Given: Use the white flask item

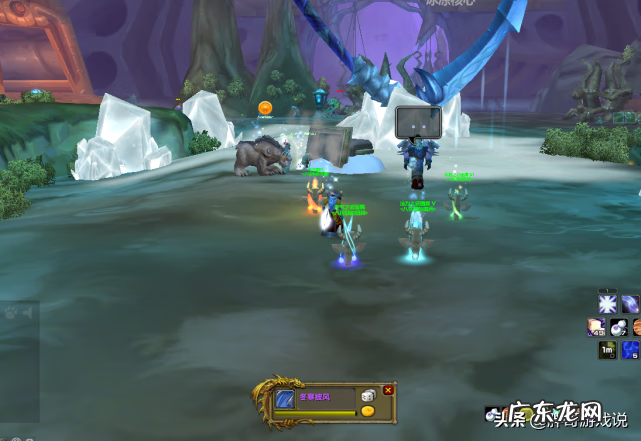Looking at the screenshot, I should point(618,327).
